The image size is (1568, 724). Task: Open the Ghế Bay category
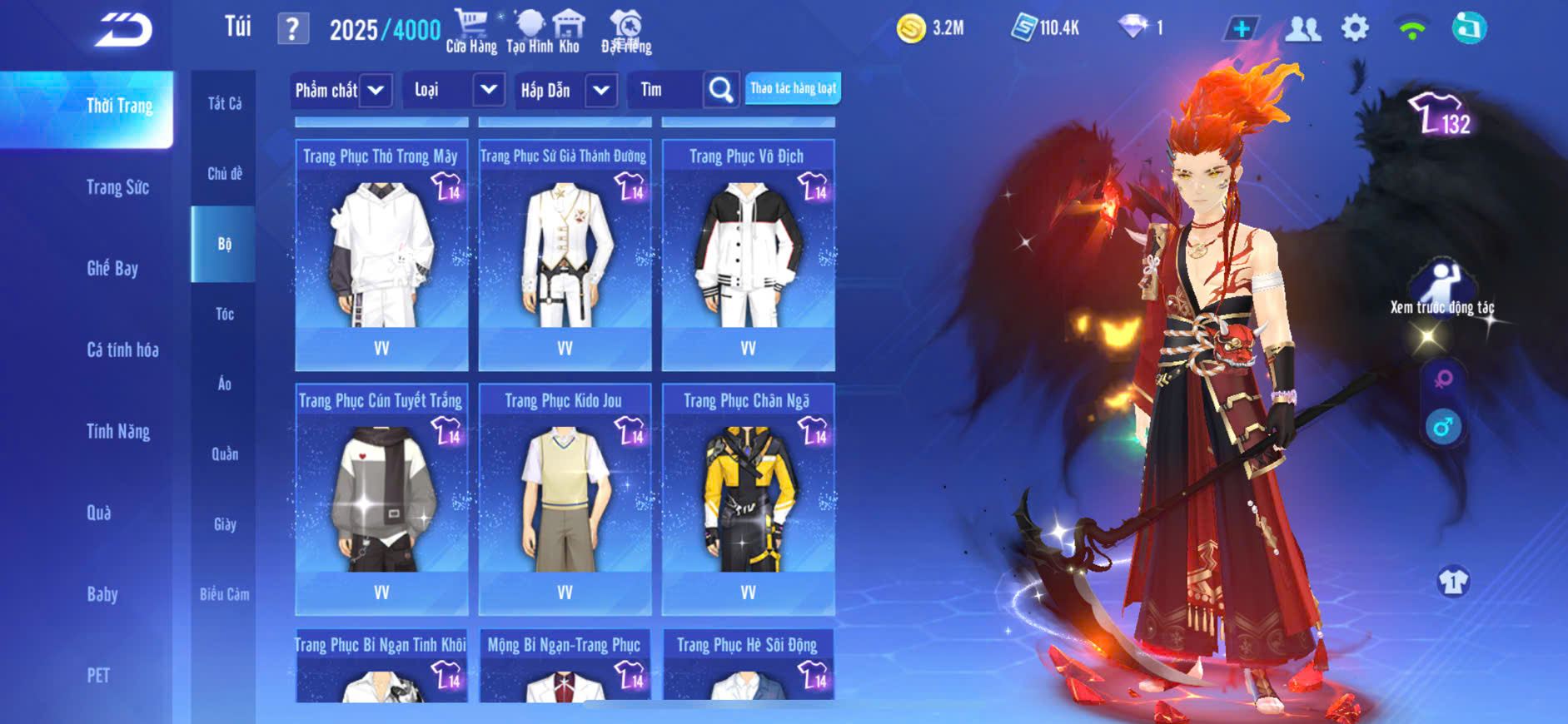coord(112,268)
